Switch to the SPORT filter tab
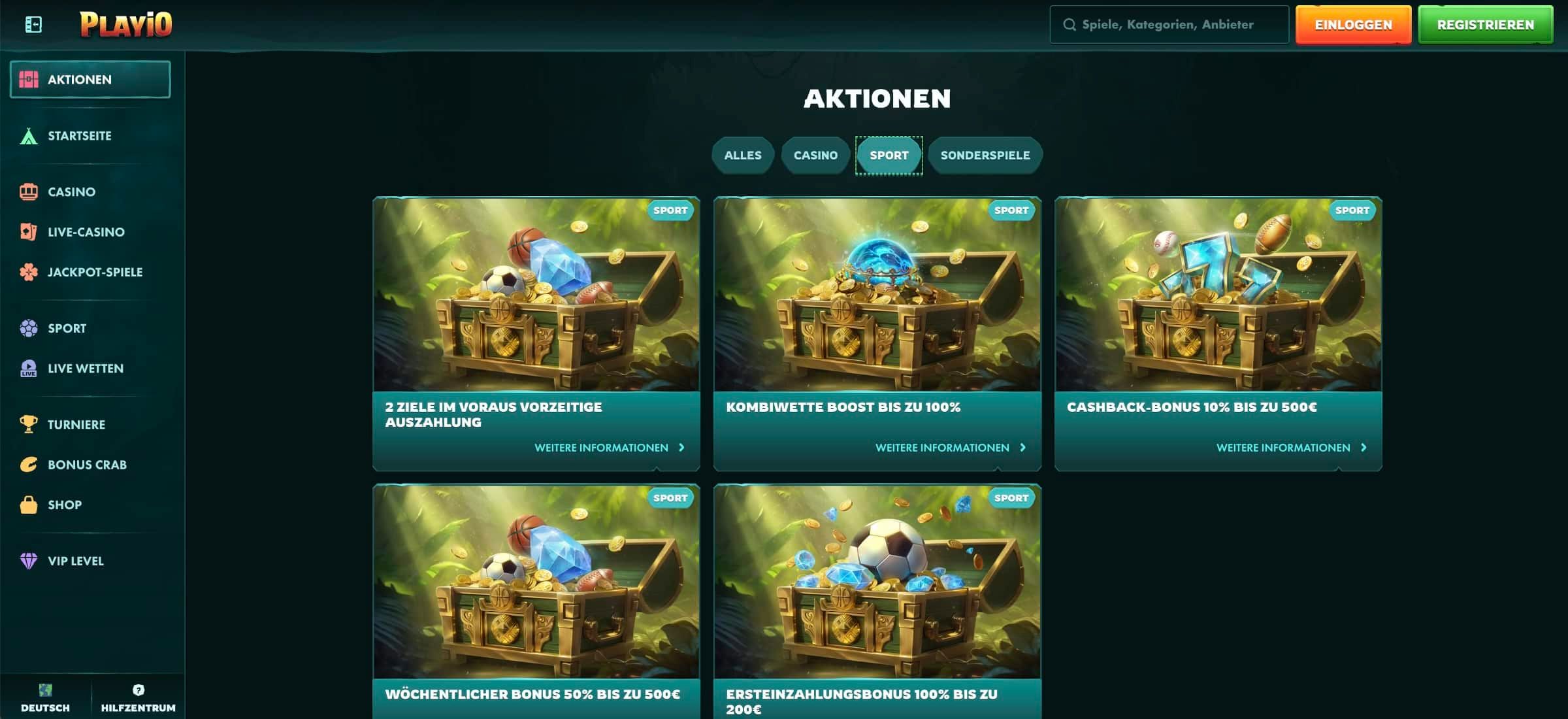 click(x=889, y=155)
